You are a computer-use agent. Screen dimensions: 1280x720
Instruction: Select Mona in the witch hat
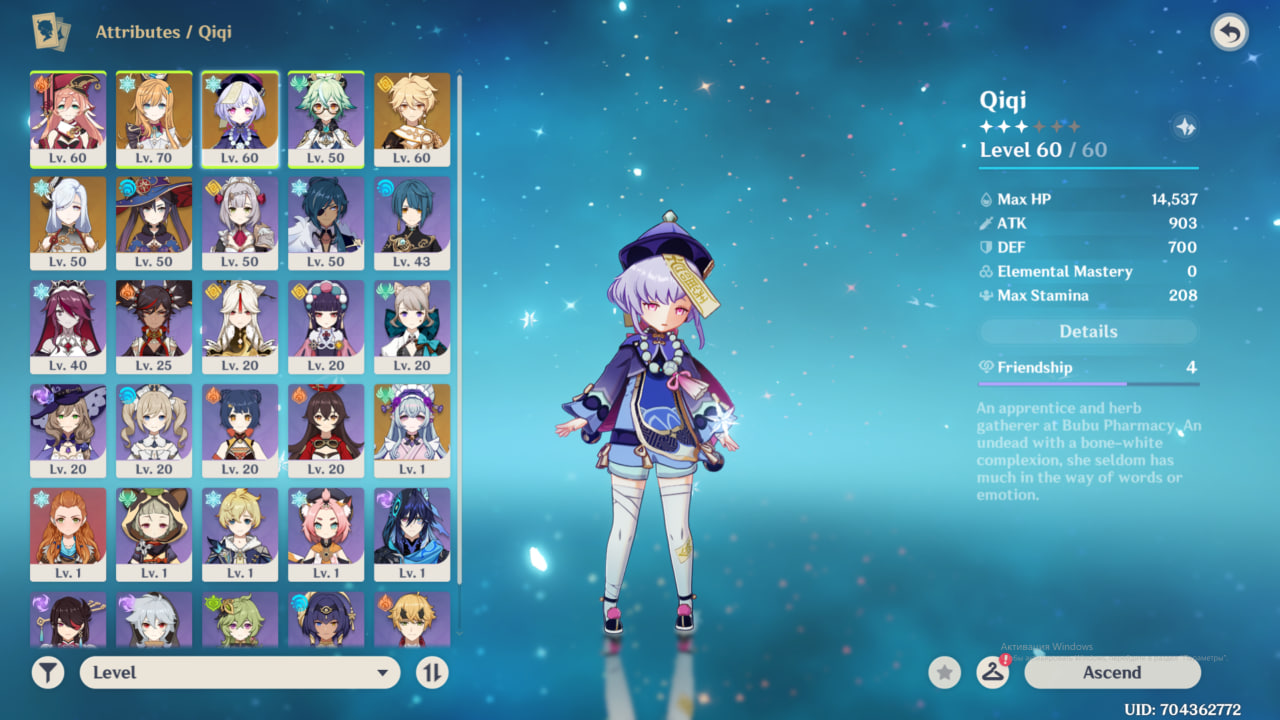click(x=154, y=223)
